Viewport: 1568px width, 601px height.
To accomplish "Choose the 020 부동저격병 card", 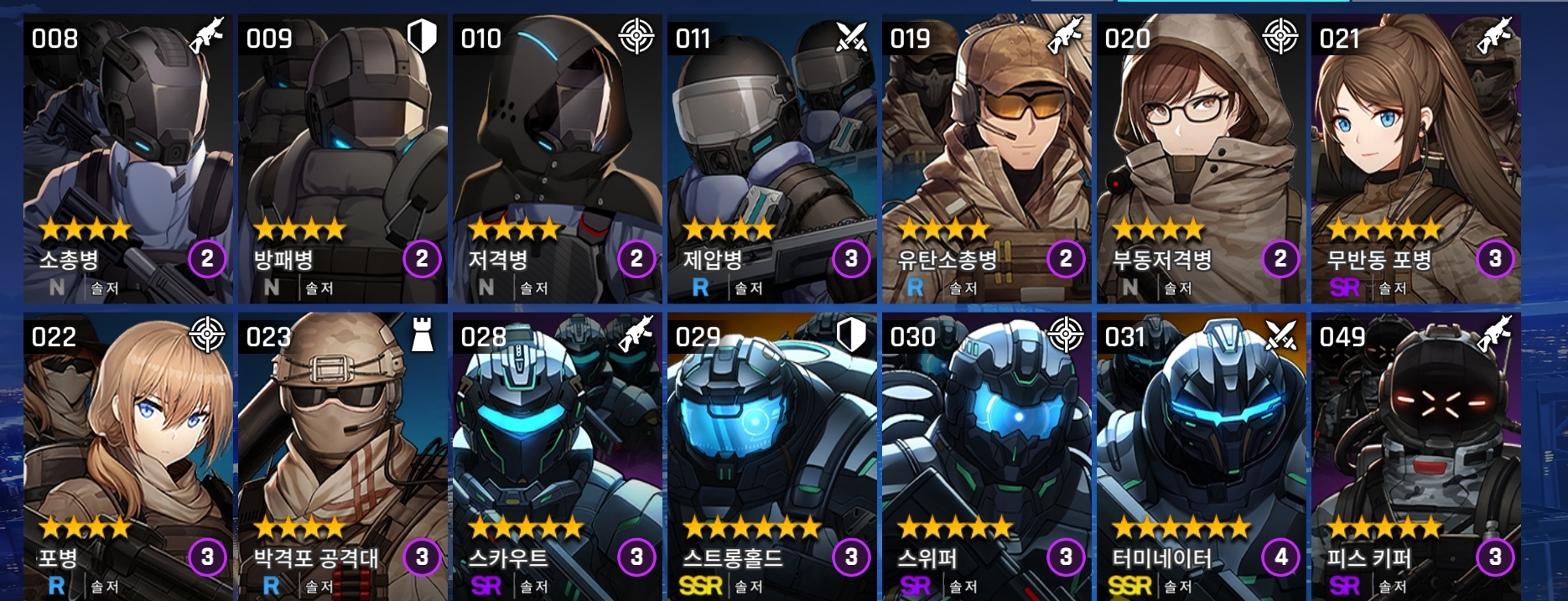I will [1202, 159].
